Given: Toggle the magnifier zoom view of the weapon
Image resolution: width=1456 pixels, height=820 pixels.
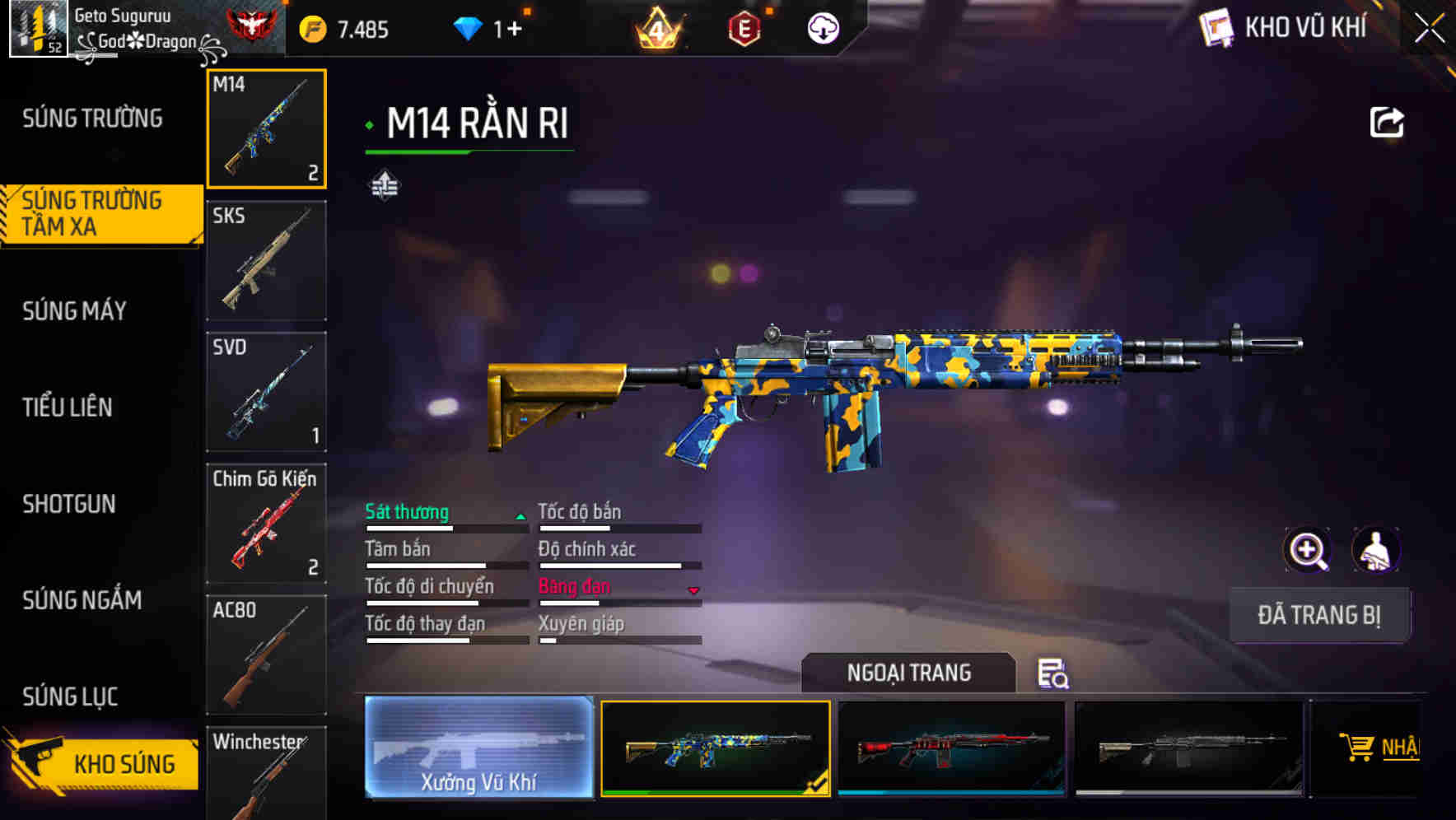Looking at the screenshot, I should (1307, 550).
